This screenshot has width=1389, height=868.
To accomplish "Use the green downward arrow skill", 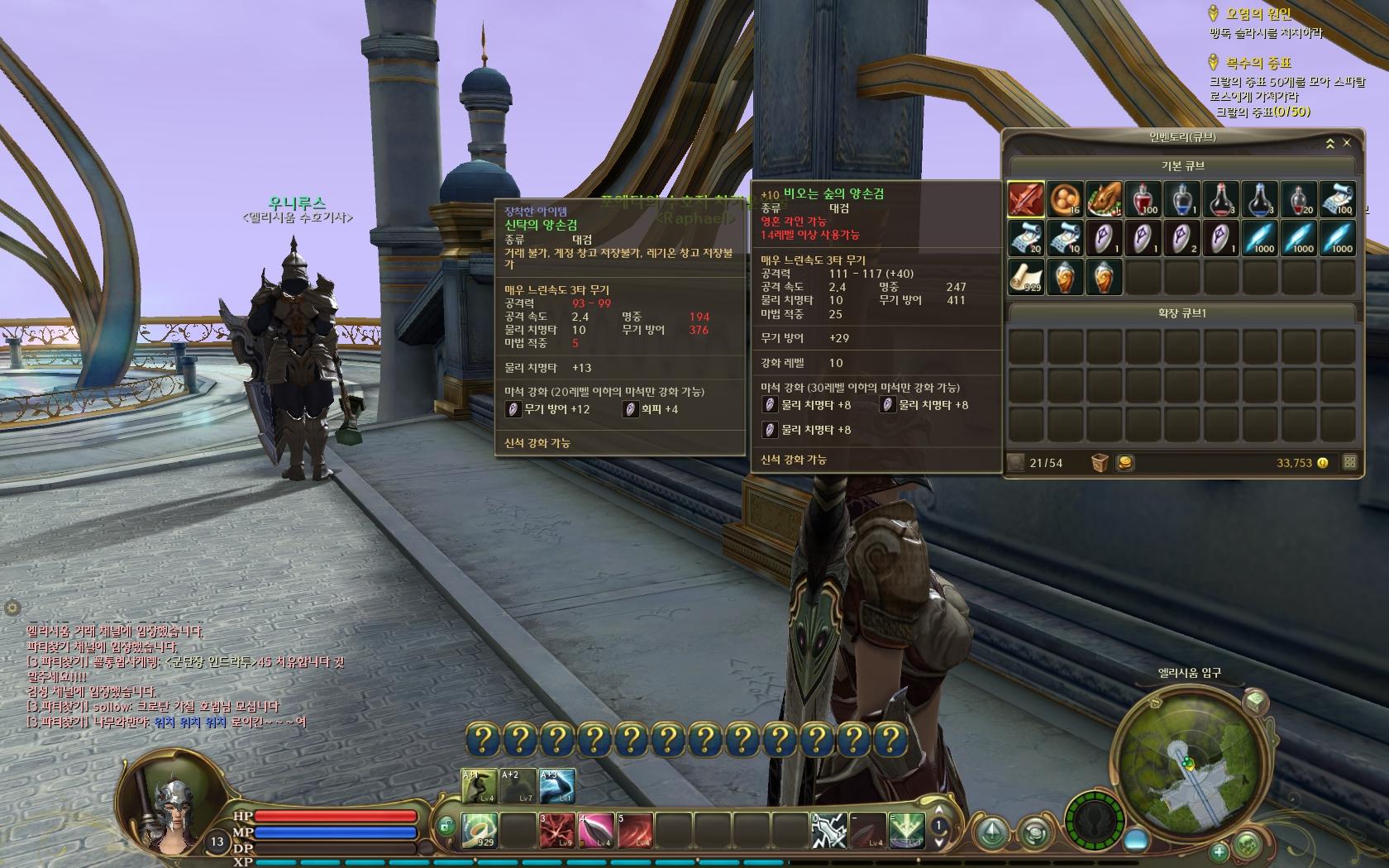I will coord(906,831).
